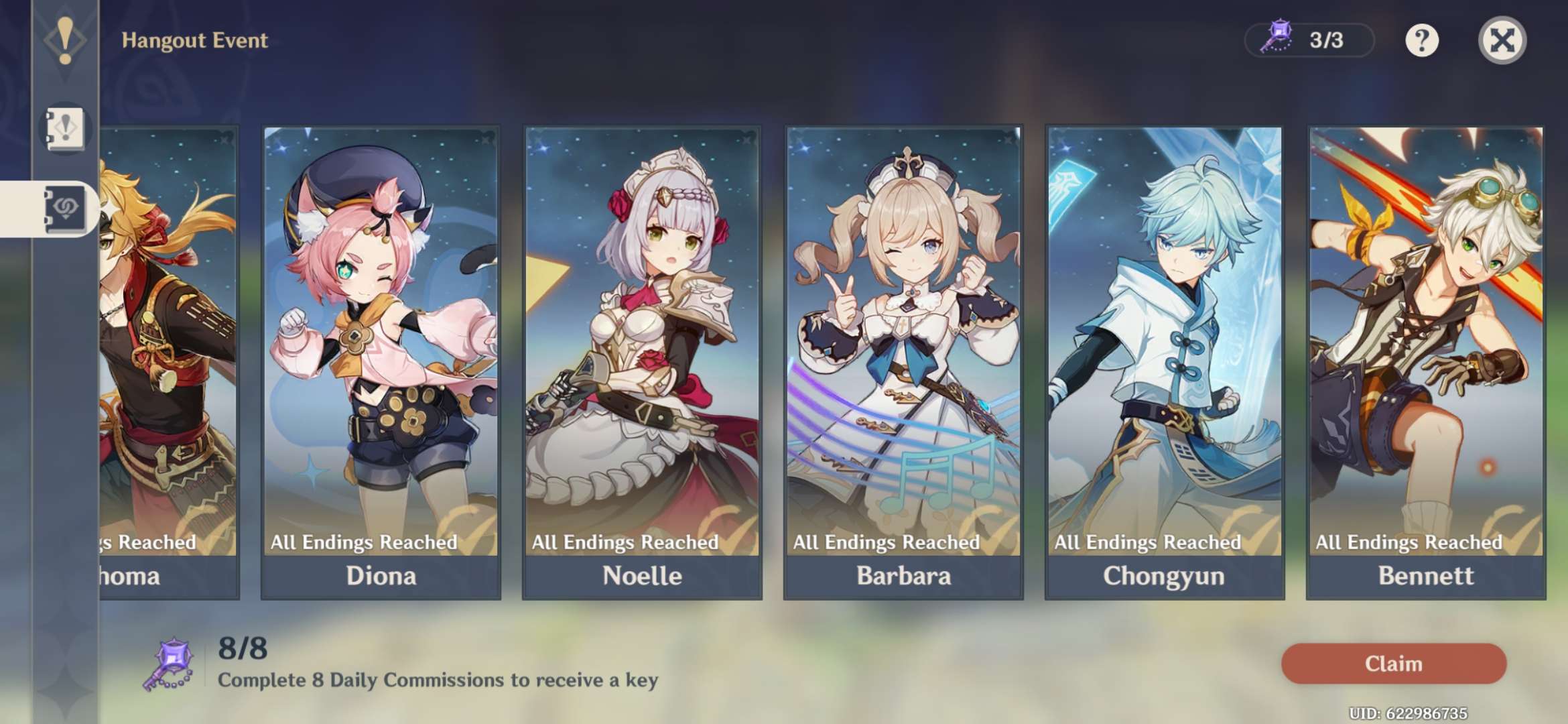Open the partially visible Thoma card

pos(169,362)
